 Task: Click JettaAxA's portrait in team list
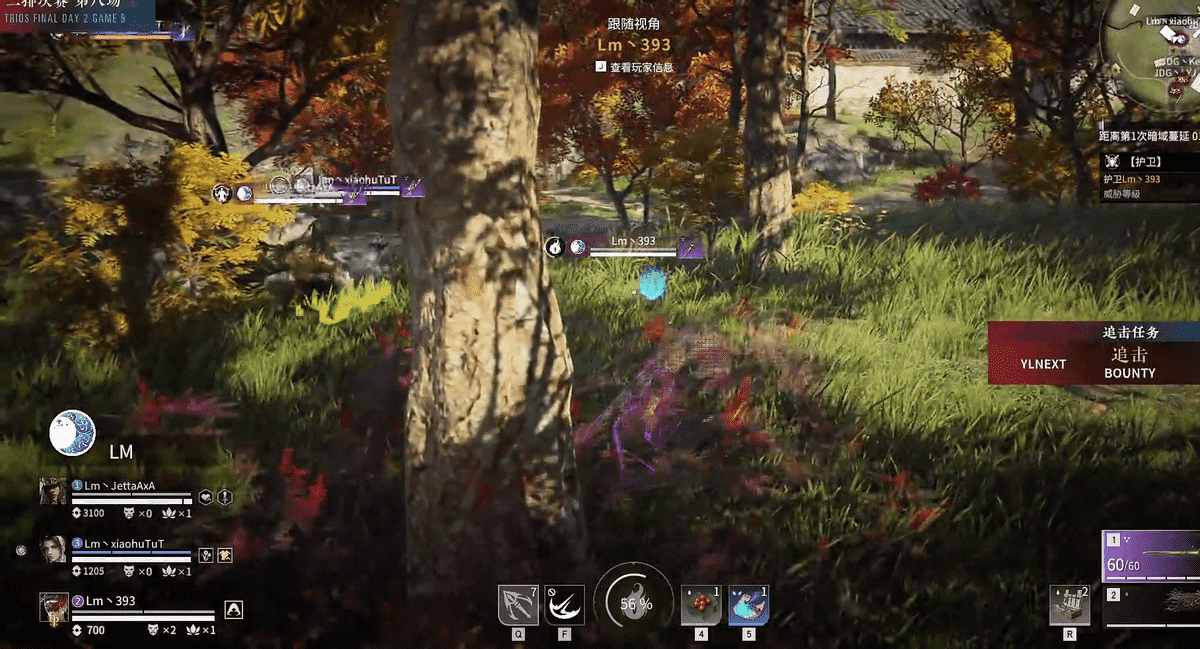coord(52,491)
